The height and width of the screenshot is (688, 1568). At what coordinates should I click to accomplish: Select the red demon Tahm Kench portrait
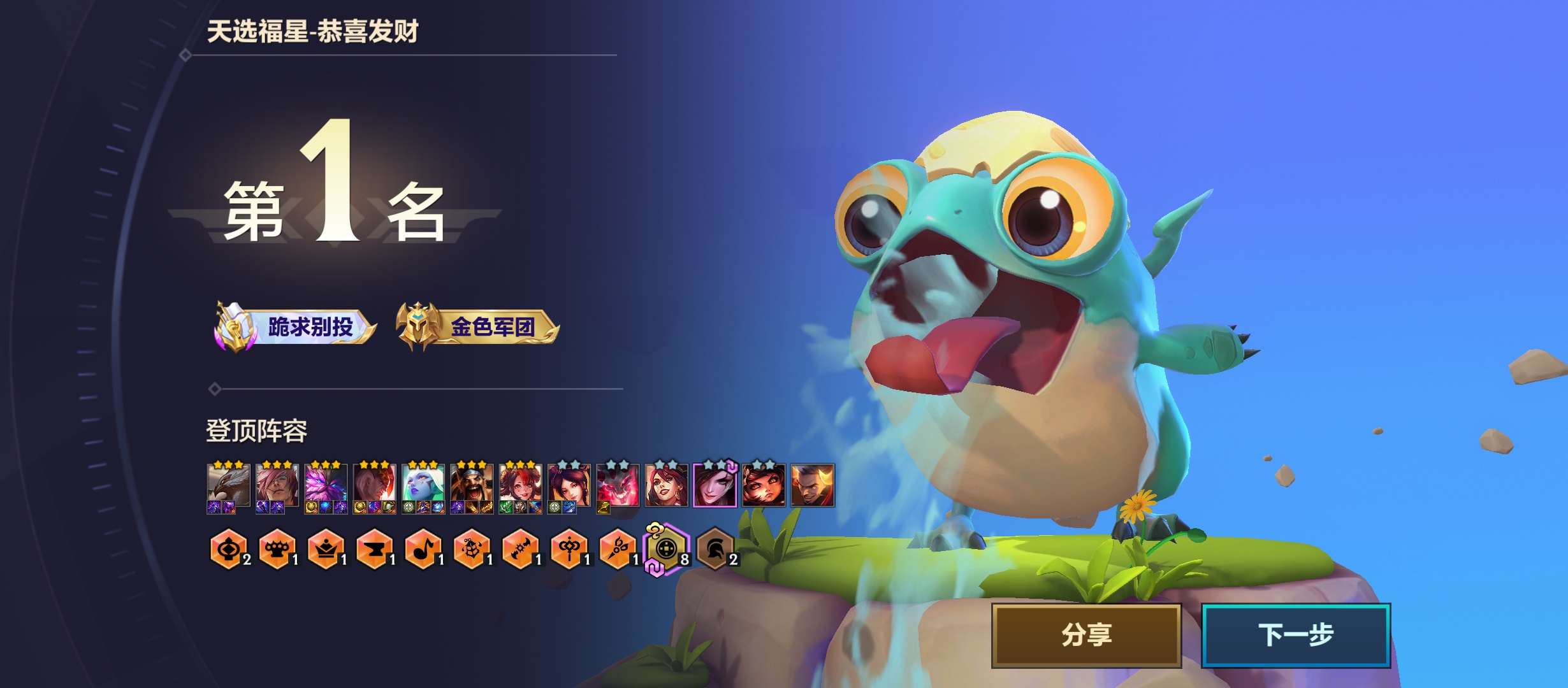pos(618,485)
